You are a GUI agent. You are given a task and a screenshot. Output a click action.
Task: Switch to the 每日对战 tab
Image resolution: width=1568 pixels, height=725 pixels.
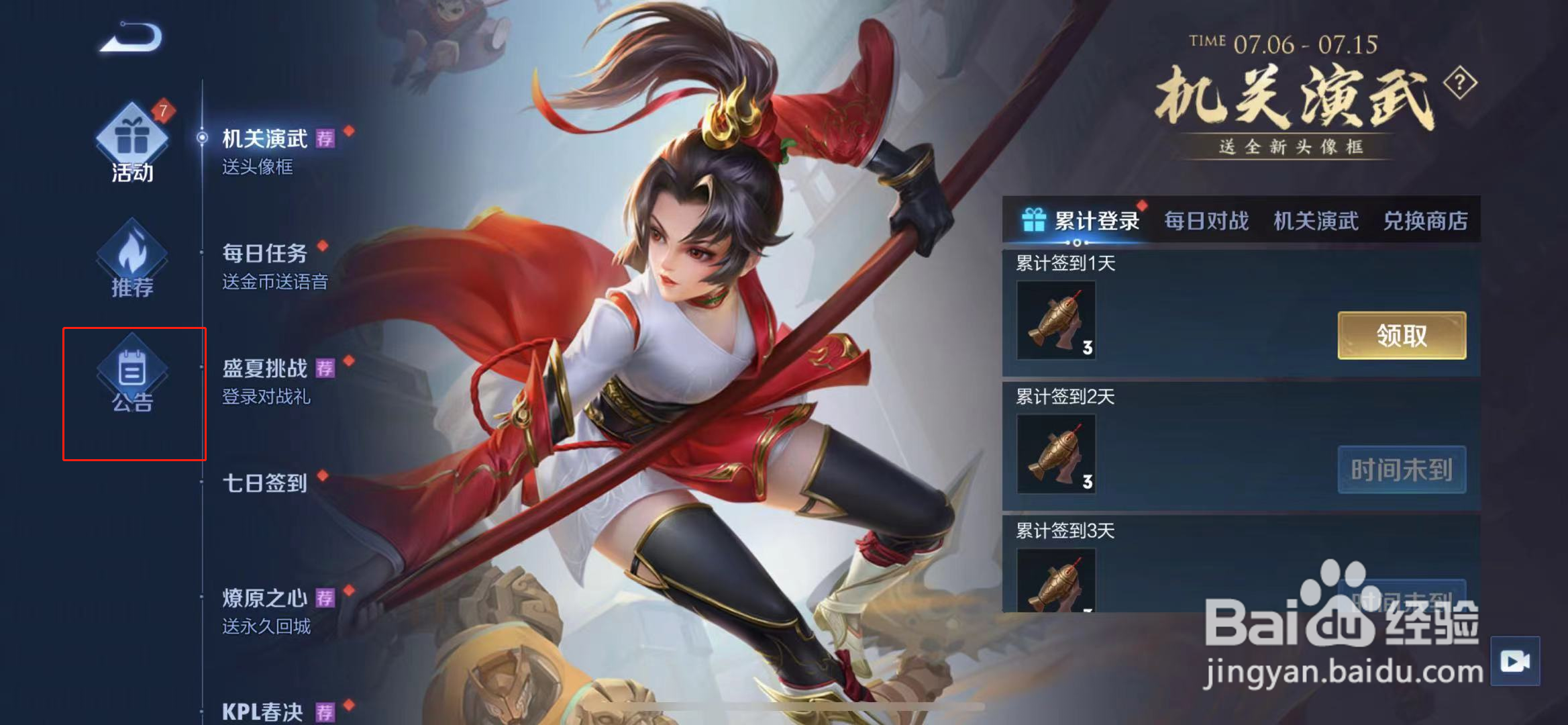[x=1206, y=221]
